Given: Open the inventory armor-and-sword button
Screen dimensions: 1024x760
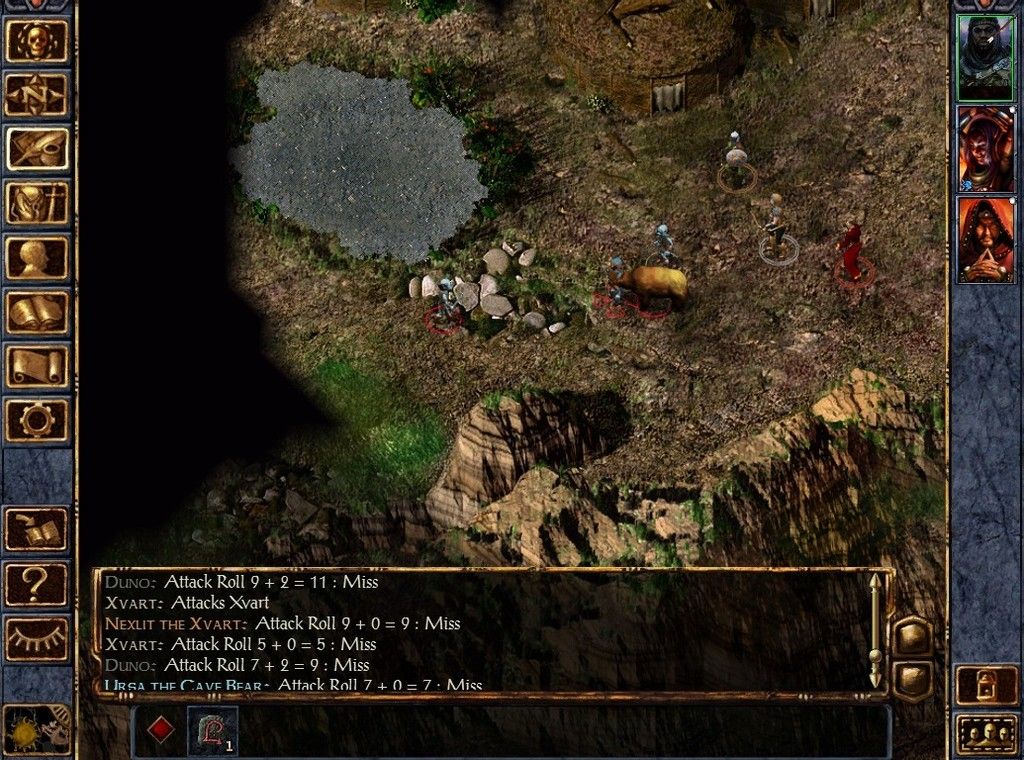Looking at the screenshot, I should (x=38, y=203).
